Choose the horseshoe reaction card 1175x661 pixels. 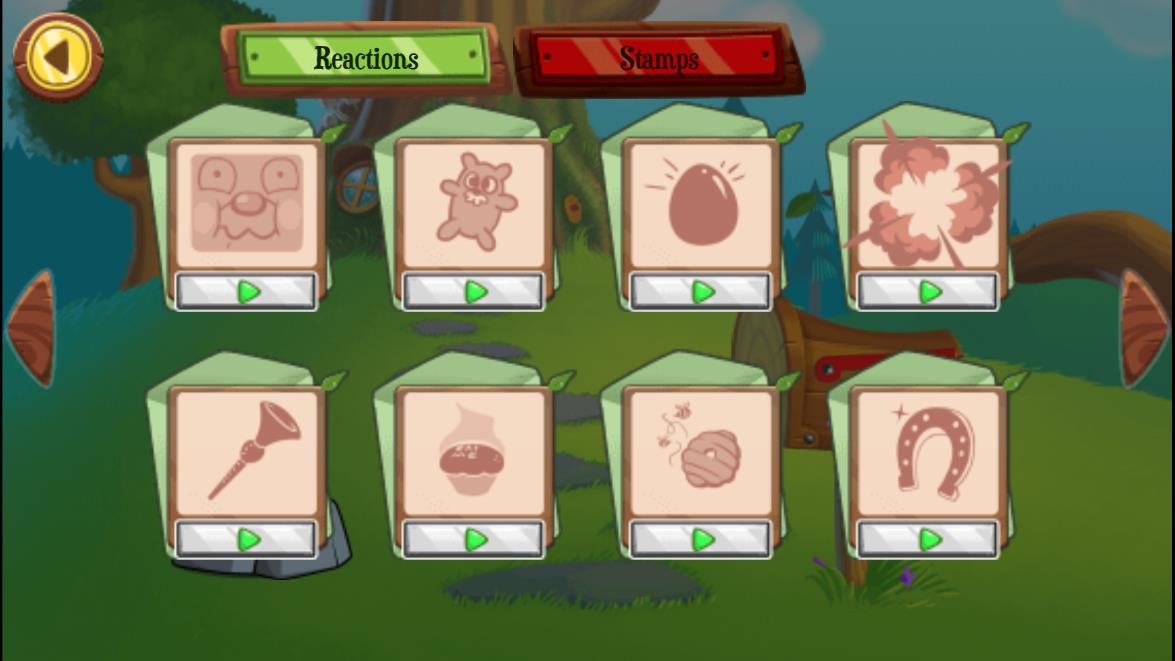[927, 452]
